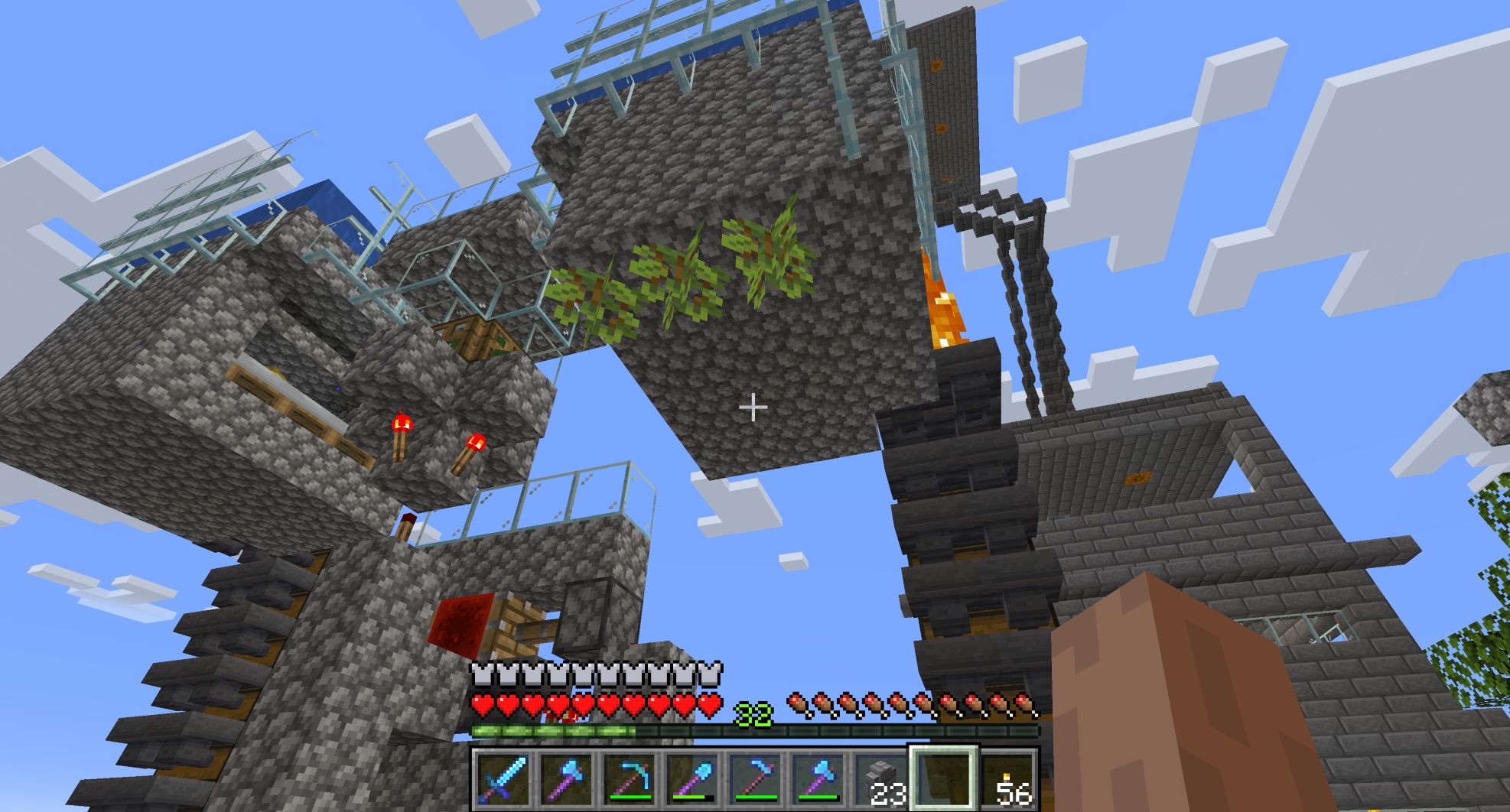The height and width of the screenshot is (812, 1510).
Task: Click the highlighted empty hotbar slot
Action: [942, 778]
